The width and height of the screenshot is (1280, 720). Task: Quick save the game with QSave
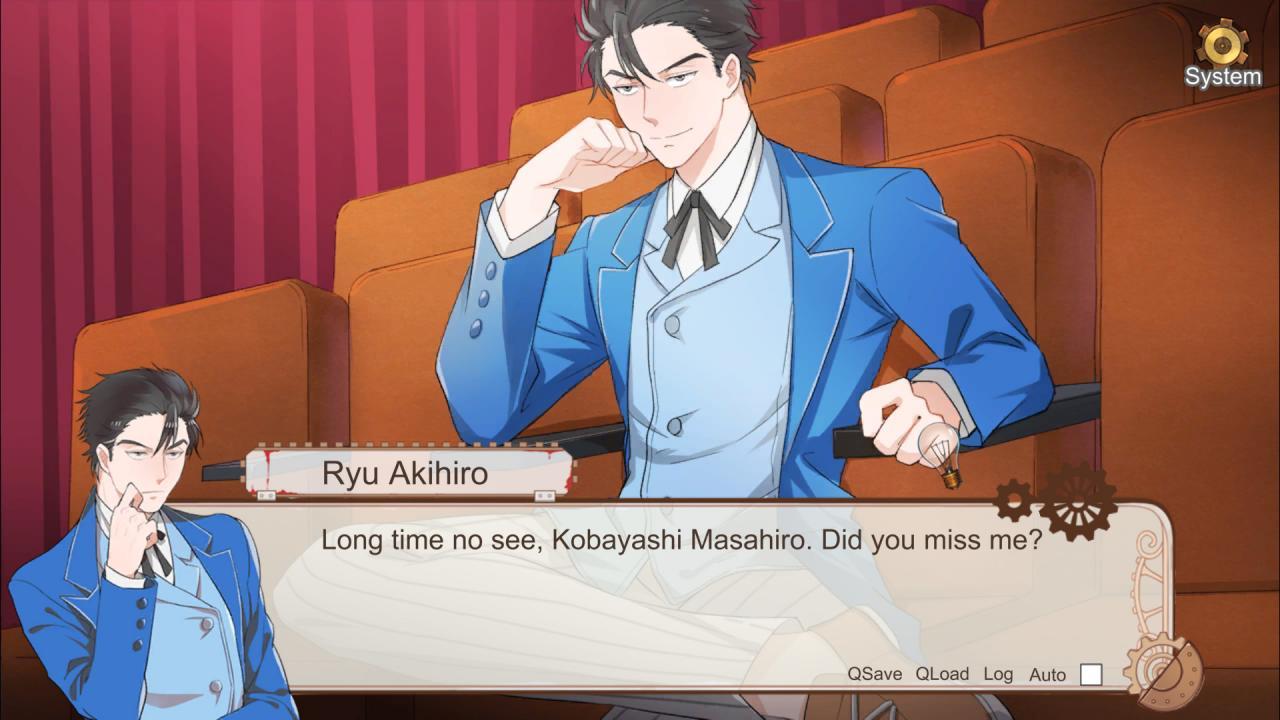pos(875,674)
